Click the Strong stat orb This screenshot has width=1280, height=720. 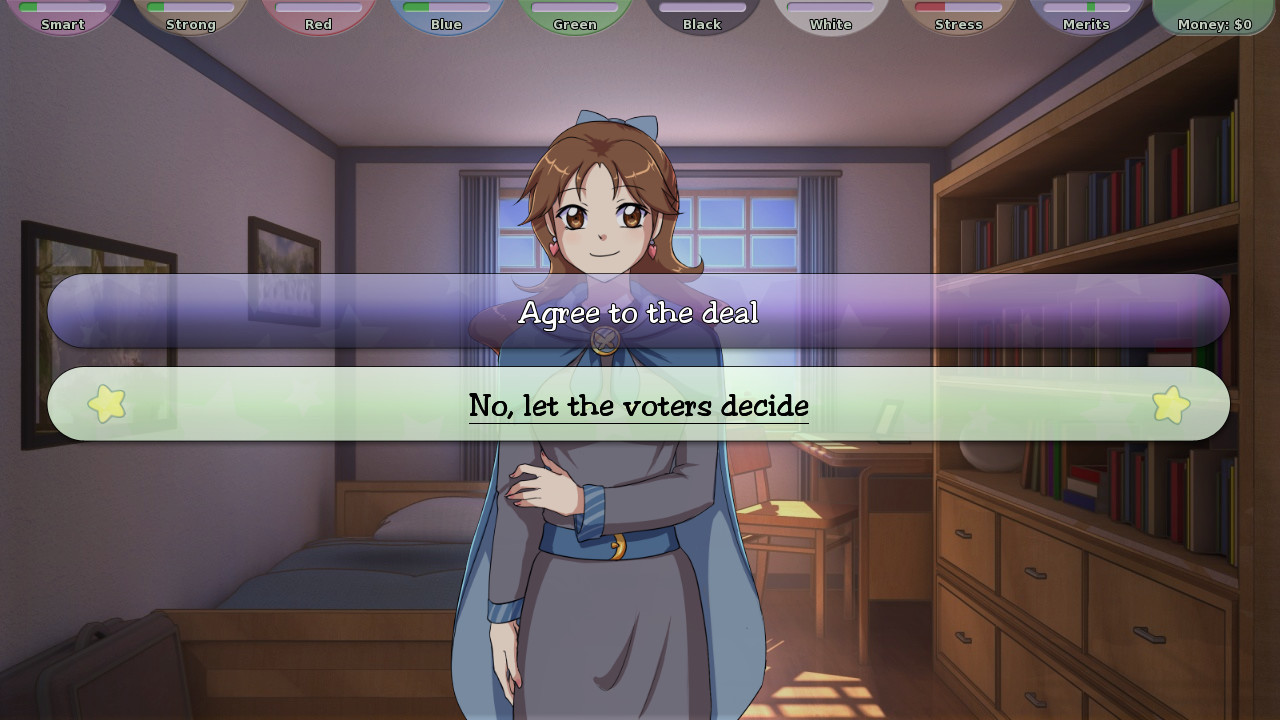click(x=193, y=18)
